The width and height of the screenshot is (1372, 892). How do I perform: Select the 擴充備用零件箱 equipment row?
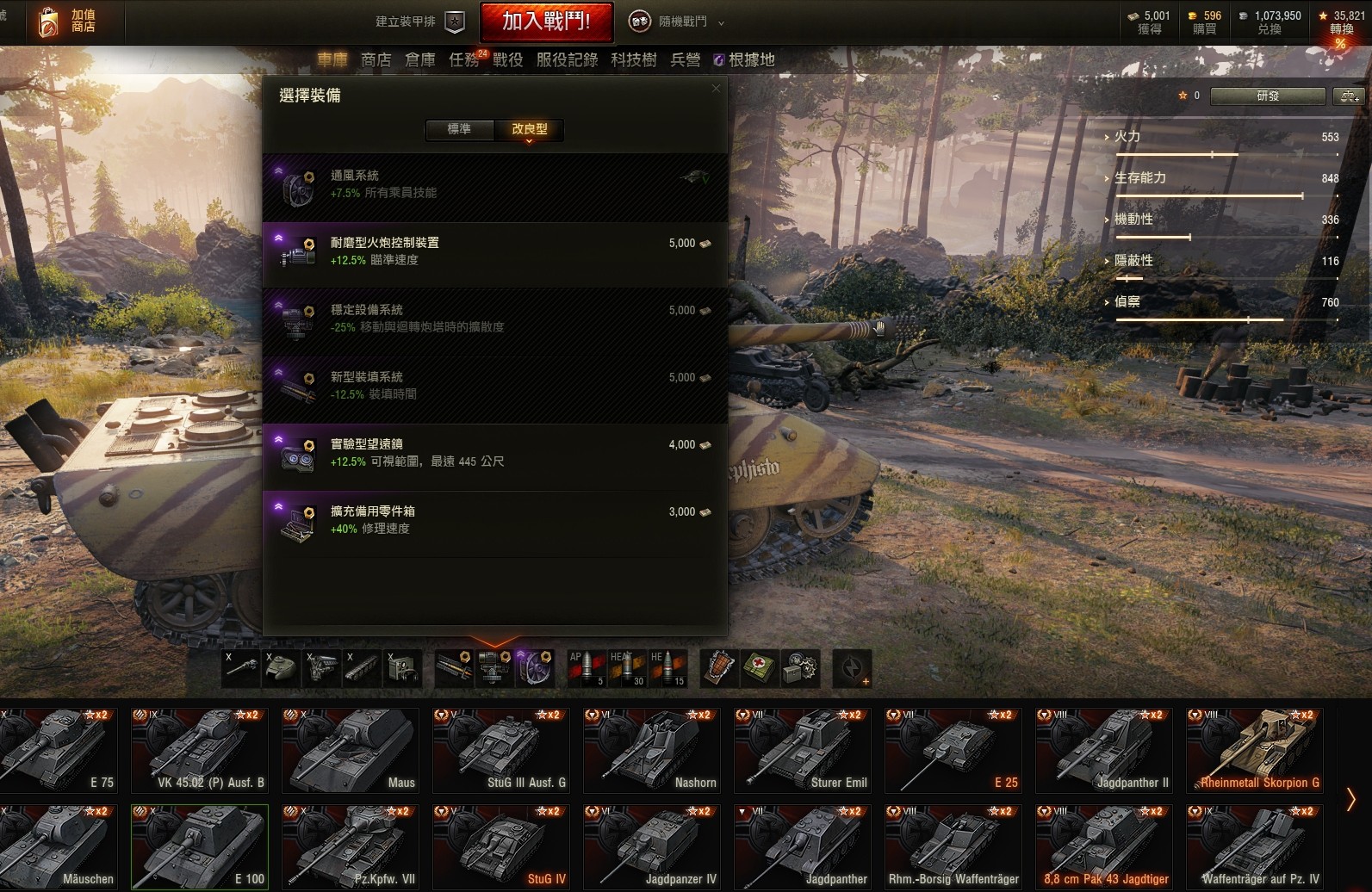pyautogui.click(x=494, y=520)
